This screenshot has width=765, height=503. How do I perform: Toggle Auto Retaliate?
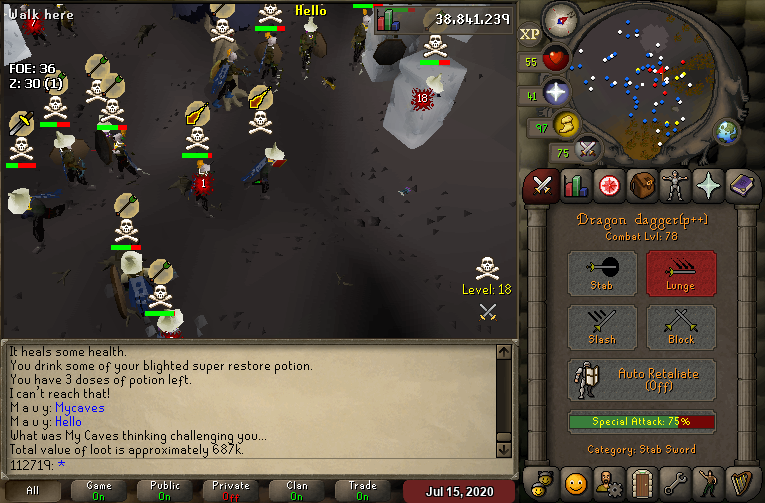pos(642,380)
